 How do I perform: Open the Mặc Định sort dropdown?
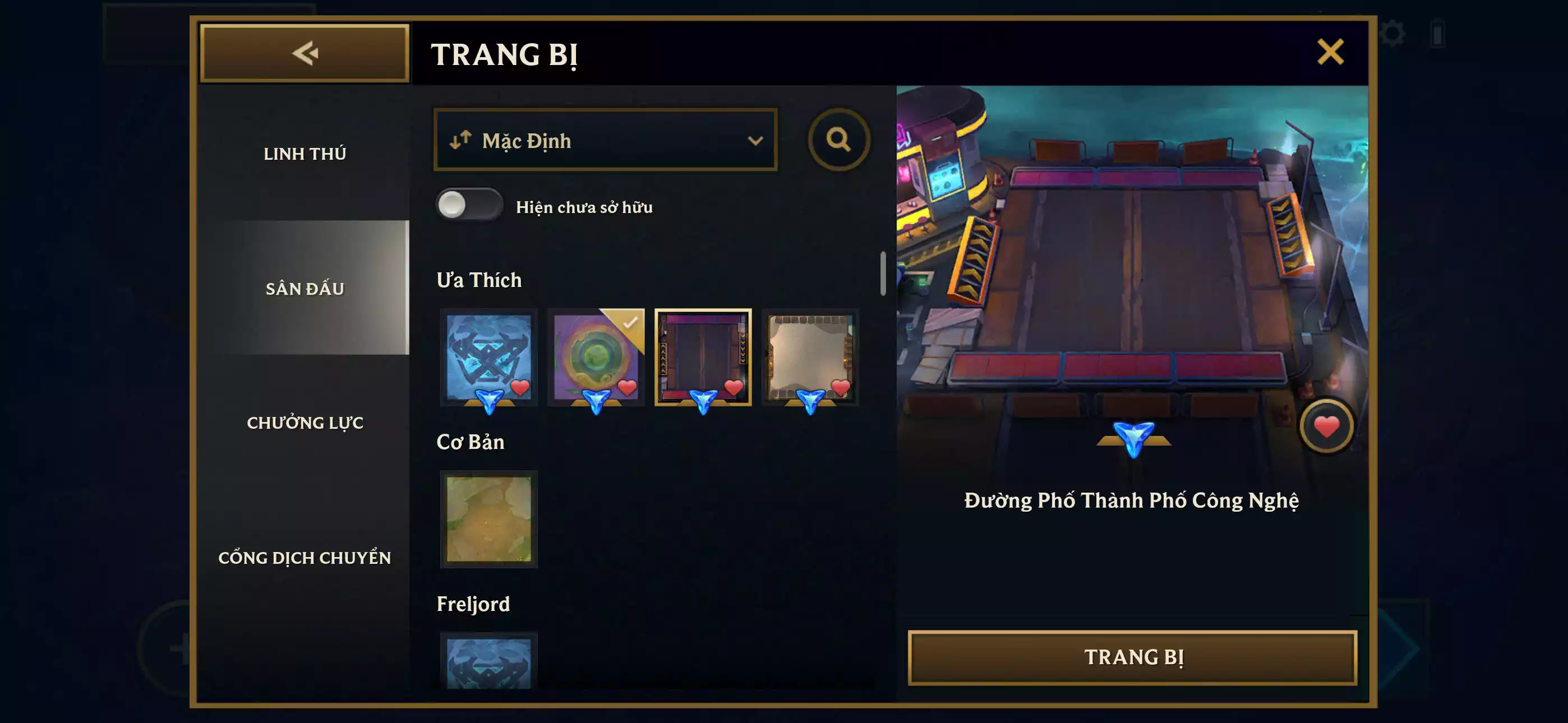tap(605, 140)
